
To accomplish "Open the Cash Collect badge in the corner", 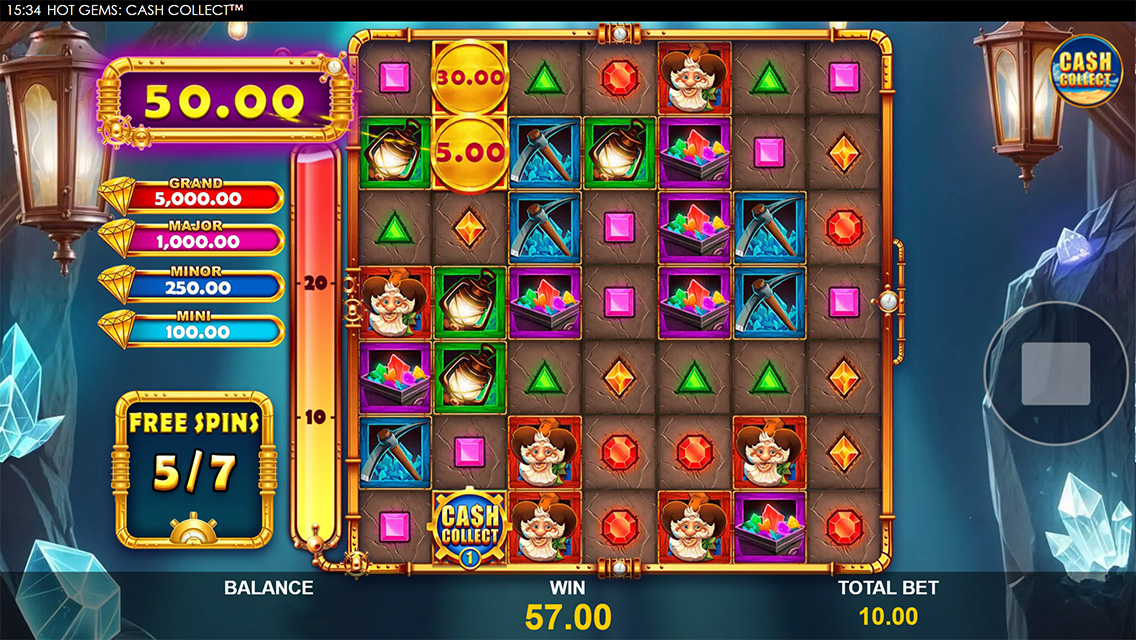I will point(1085,67).
